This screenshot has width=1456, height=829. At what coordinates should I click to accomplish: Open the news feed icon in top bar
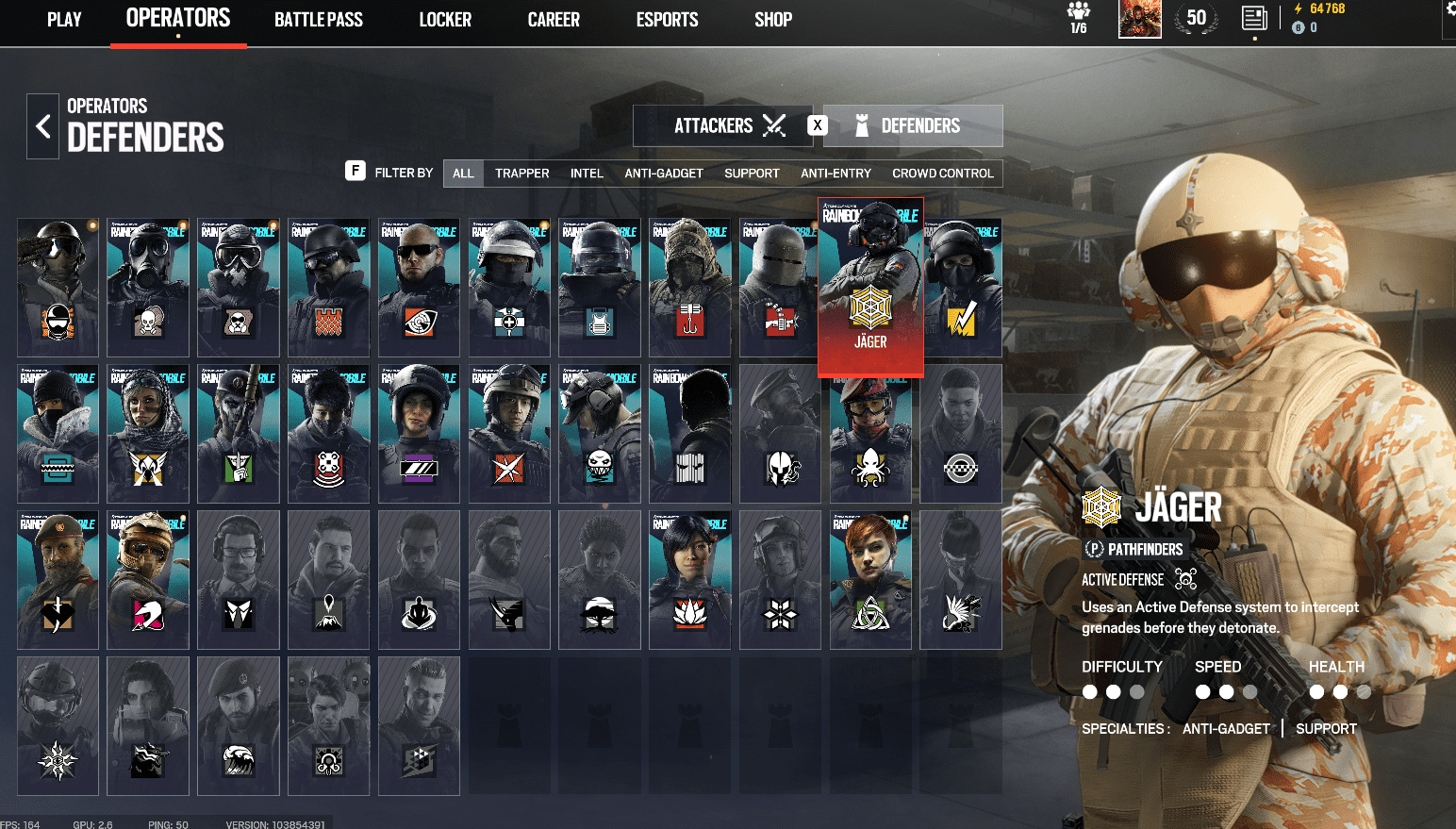(x=1254, y=19)
